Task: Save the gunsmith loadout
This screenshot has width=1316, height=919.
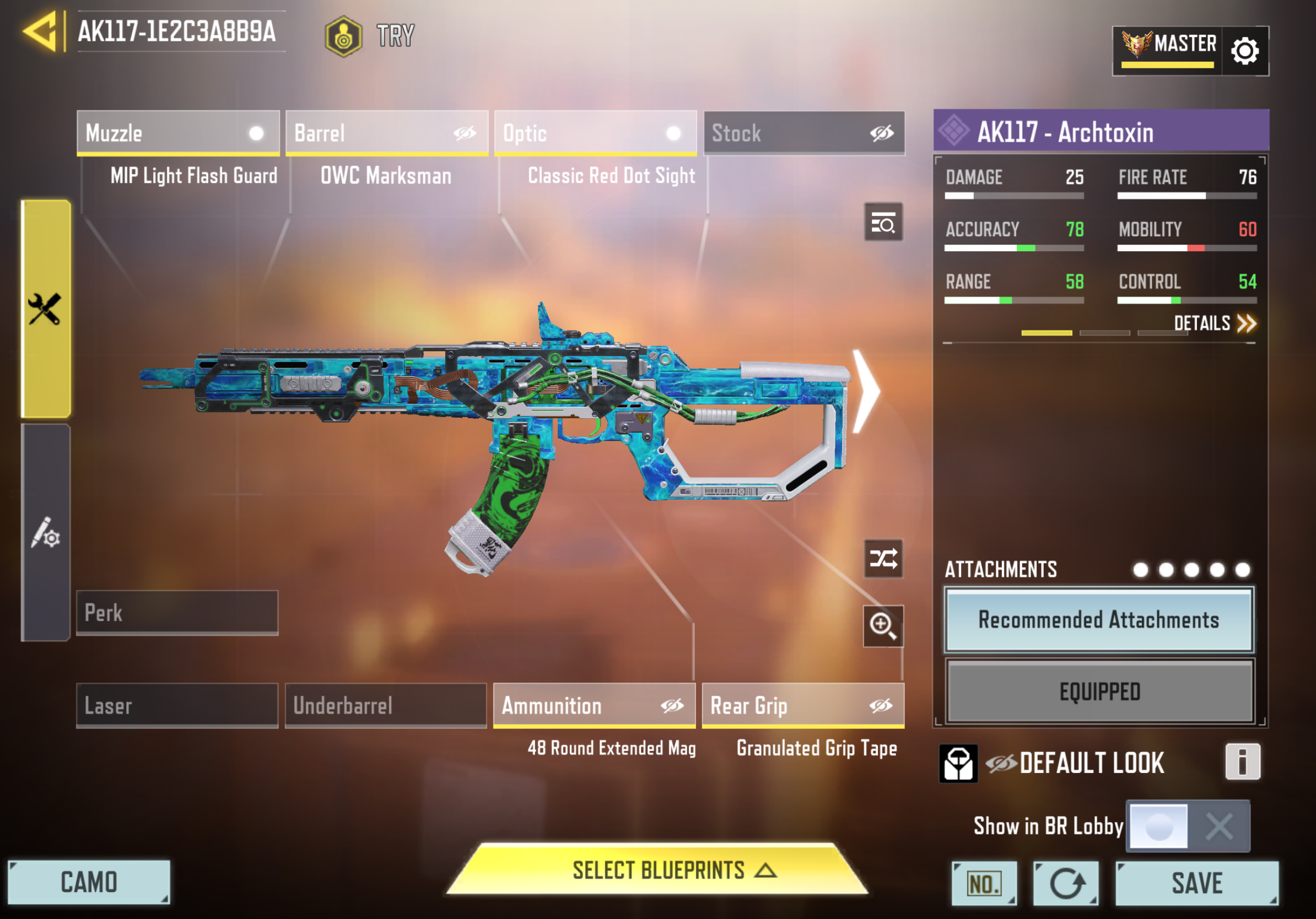Action: (1197, 883)
